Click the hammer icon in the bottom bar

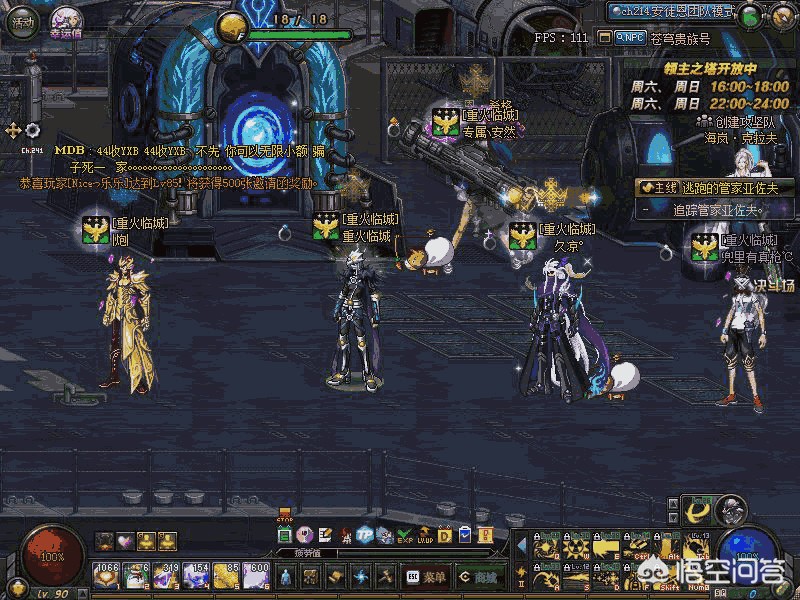tap(383, 576)
